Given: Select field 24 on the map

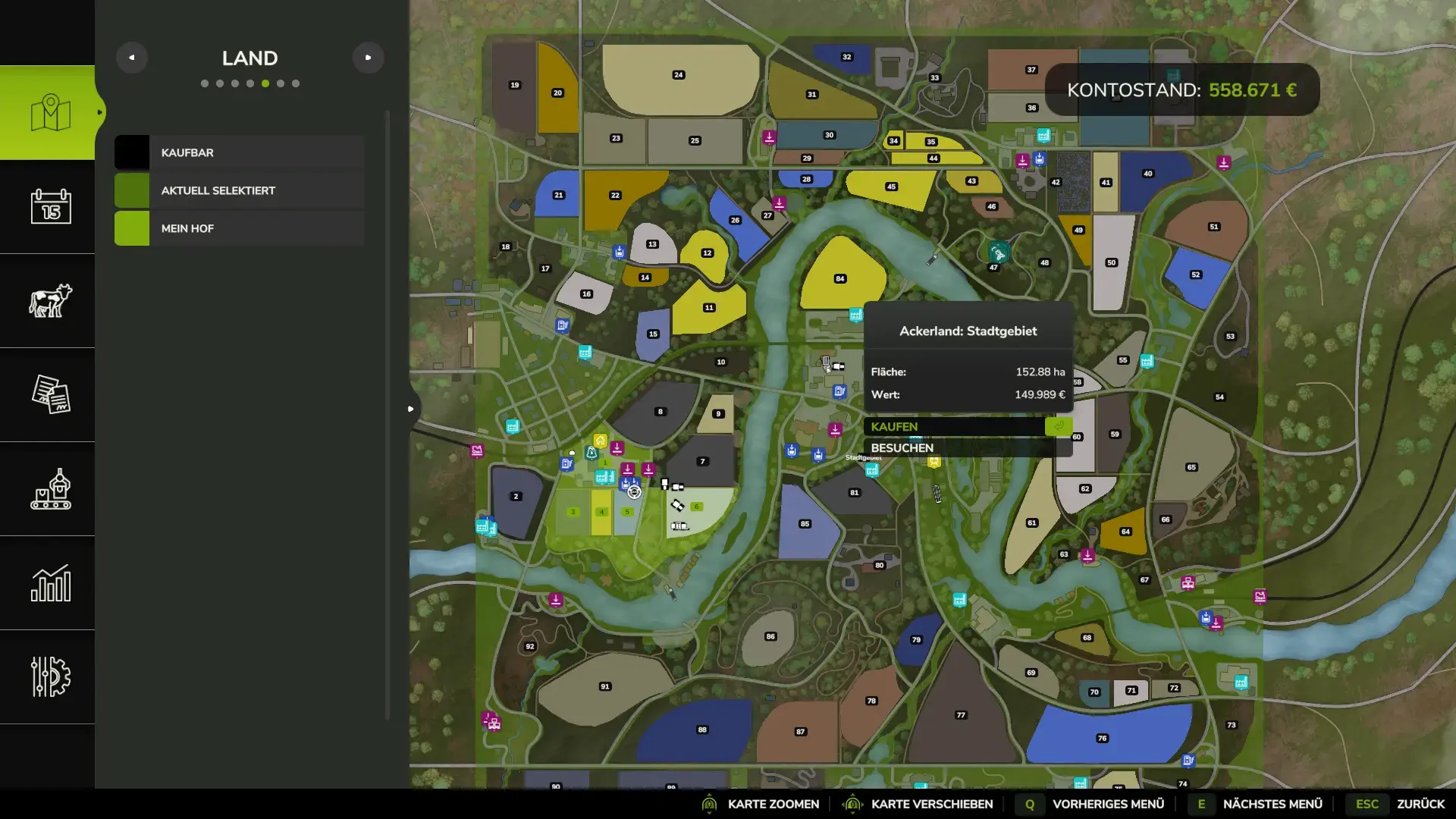Looking at the screenshot, I should pyautogui.click(x=679, y=75).
